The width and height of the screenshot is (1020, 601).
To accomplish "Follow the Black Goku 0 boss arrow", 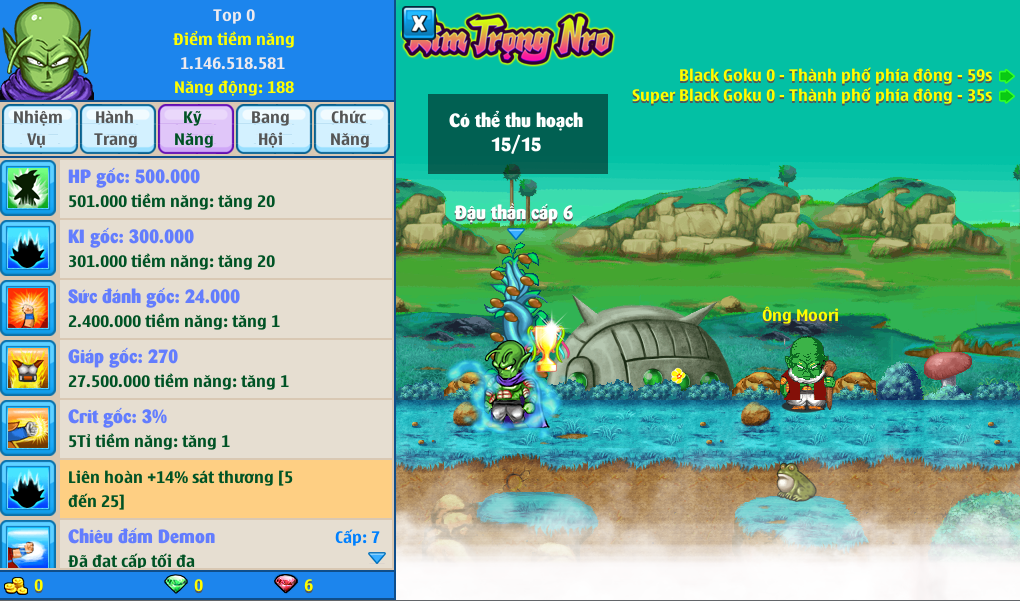I will pyautogui.click(x=1006, y=75).
